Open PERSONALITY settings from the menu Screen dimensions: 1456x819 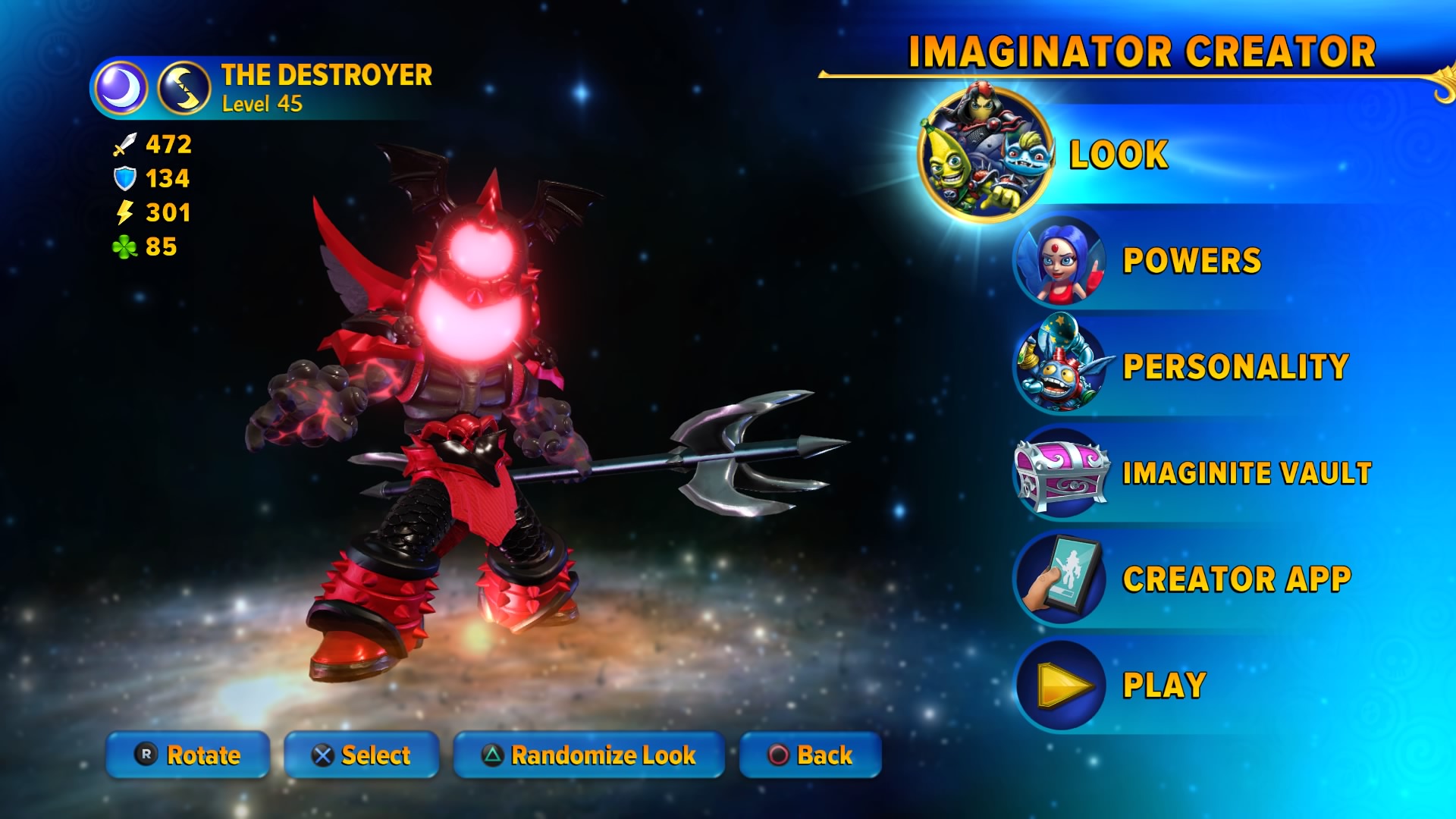pos(1235,366)
